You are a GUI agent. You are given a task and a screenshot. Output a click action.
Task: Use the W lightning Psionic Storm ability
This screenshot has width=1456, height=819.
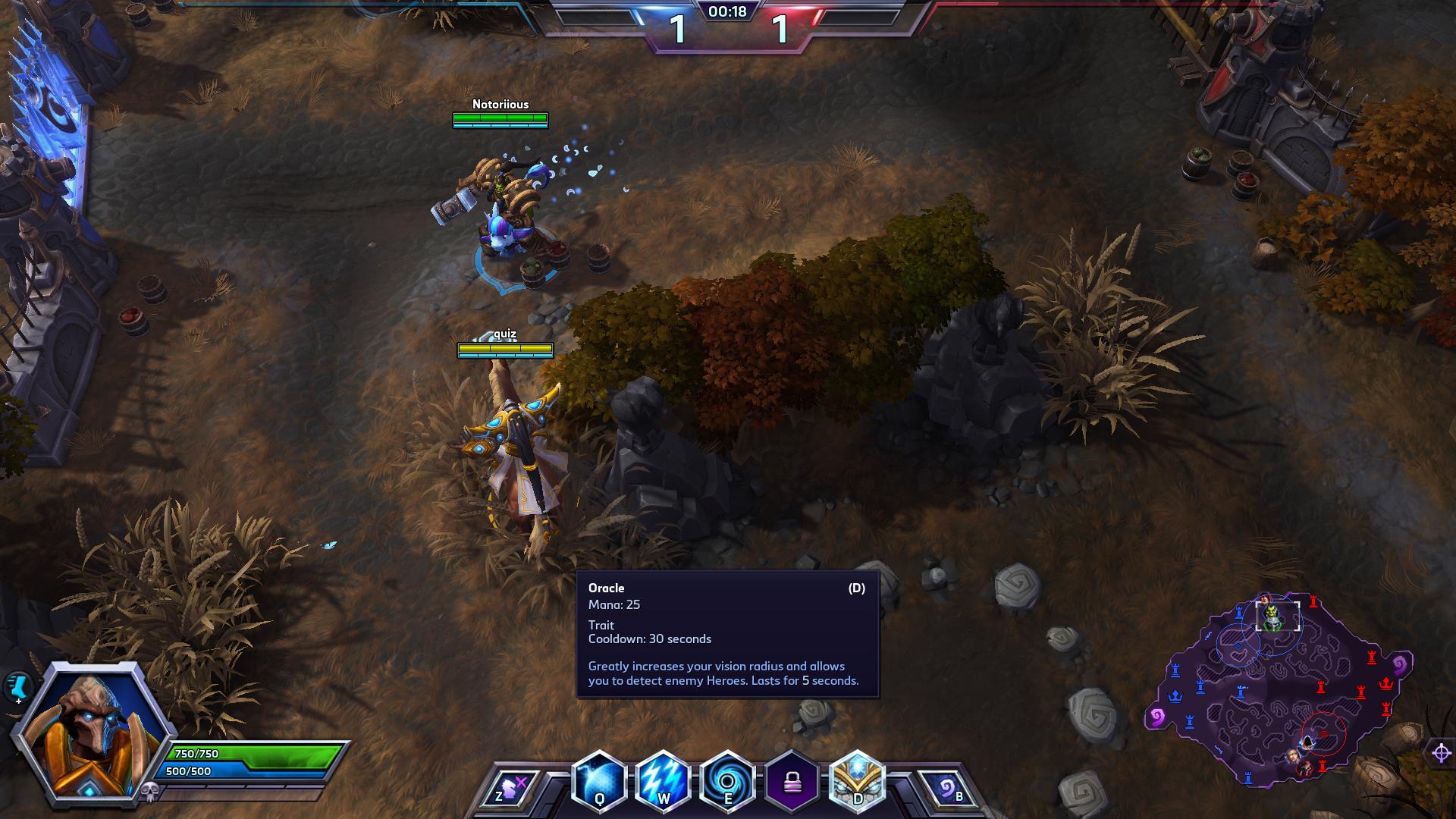pyautogui.click(x=664, y=782)
